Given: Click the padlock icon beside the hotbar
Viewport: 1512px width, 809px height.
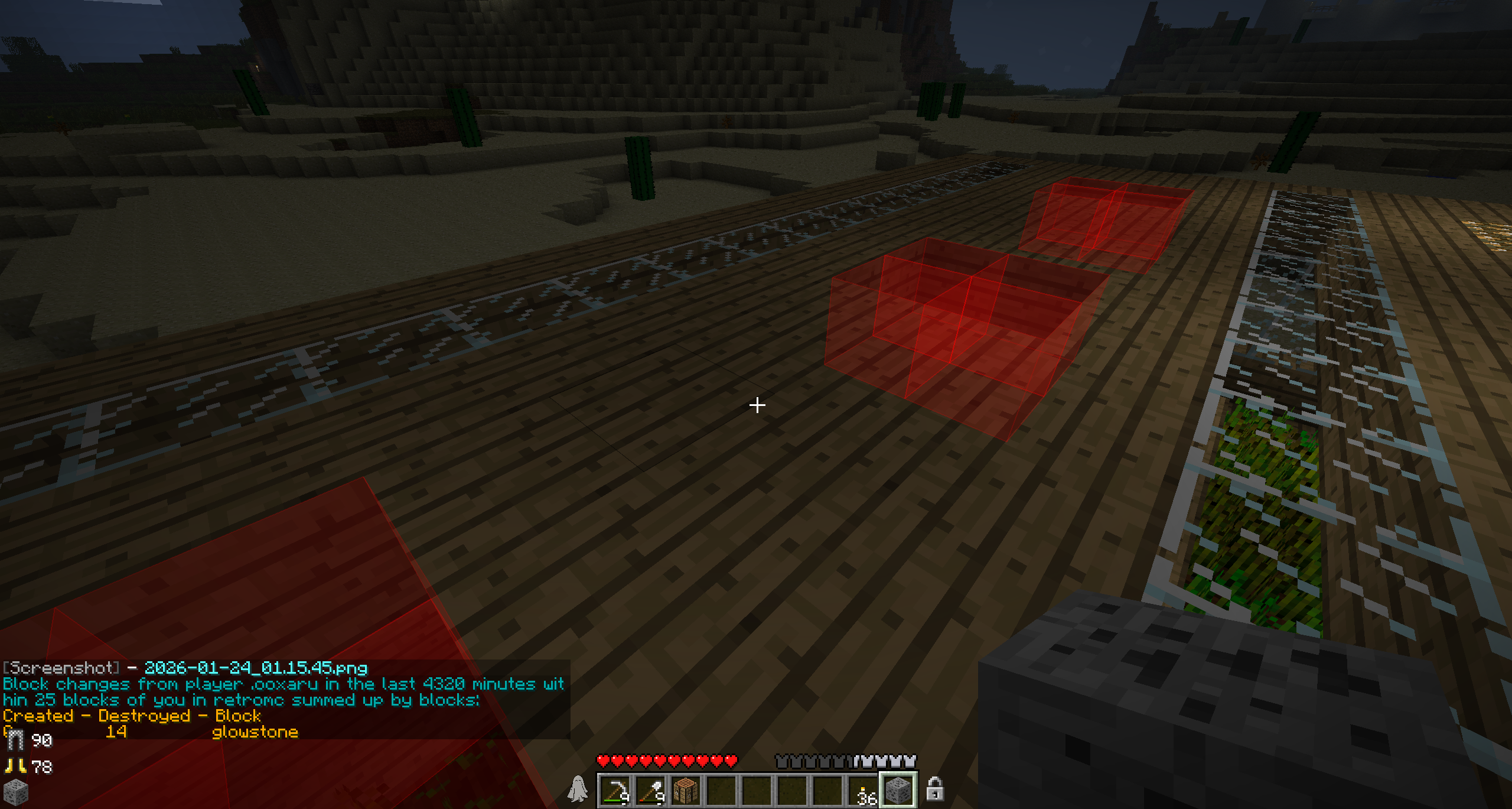Looking at the screenshot, I should point(934,789).
